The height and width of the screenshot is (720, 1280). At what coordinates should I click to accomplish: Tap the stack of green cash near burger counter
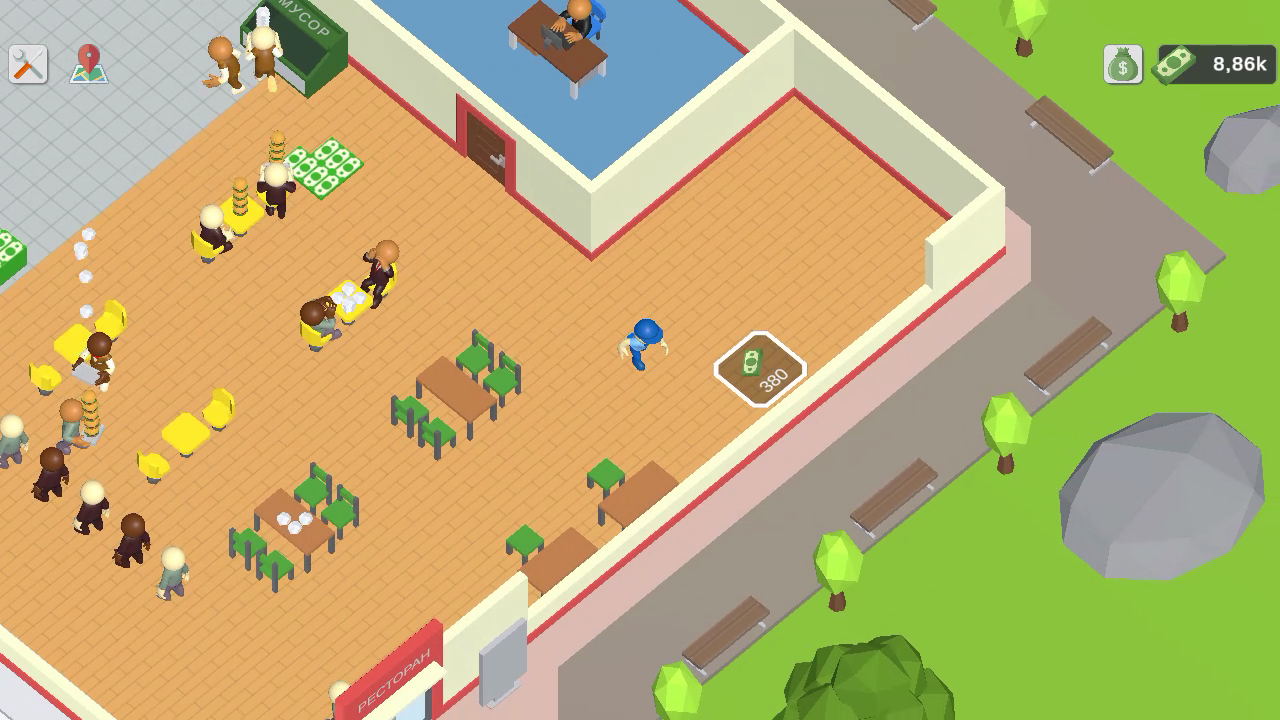point(330,165)
